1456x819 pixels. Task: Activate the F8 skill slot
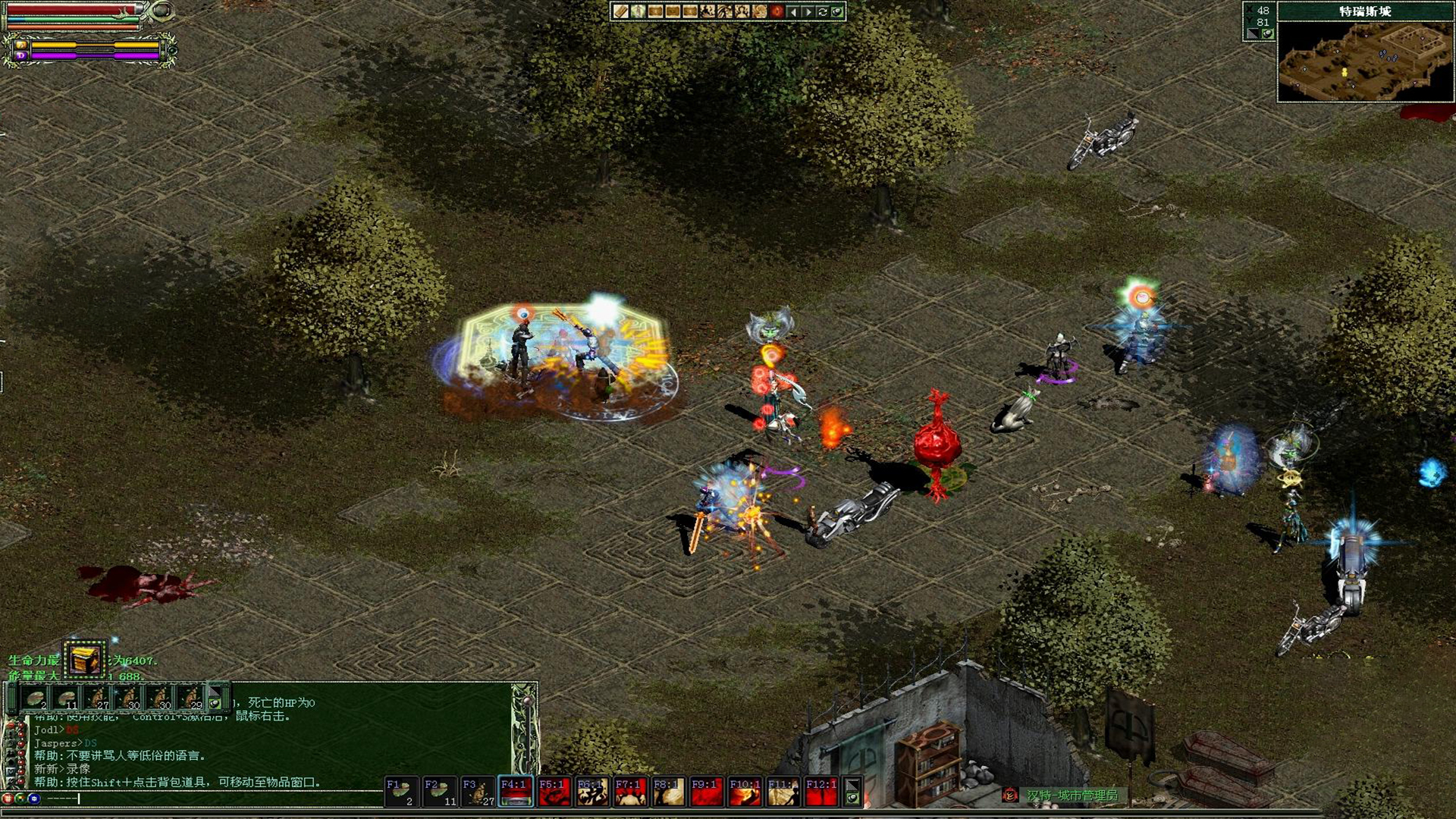[x=668, y=792]
